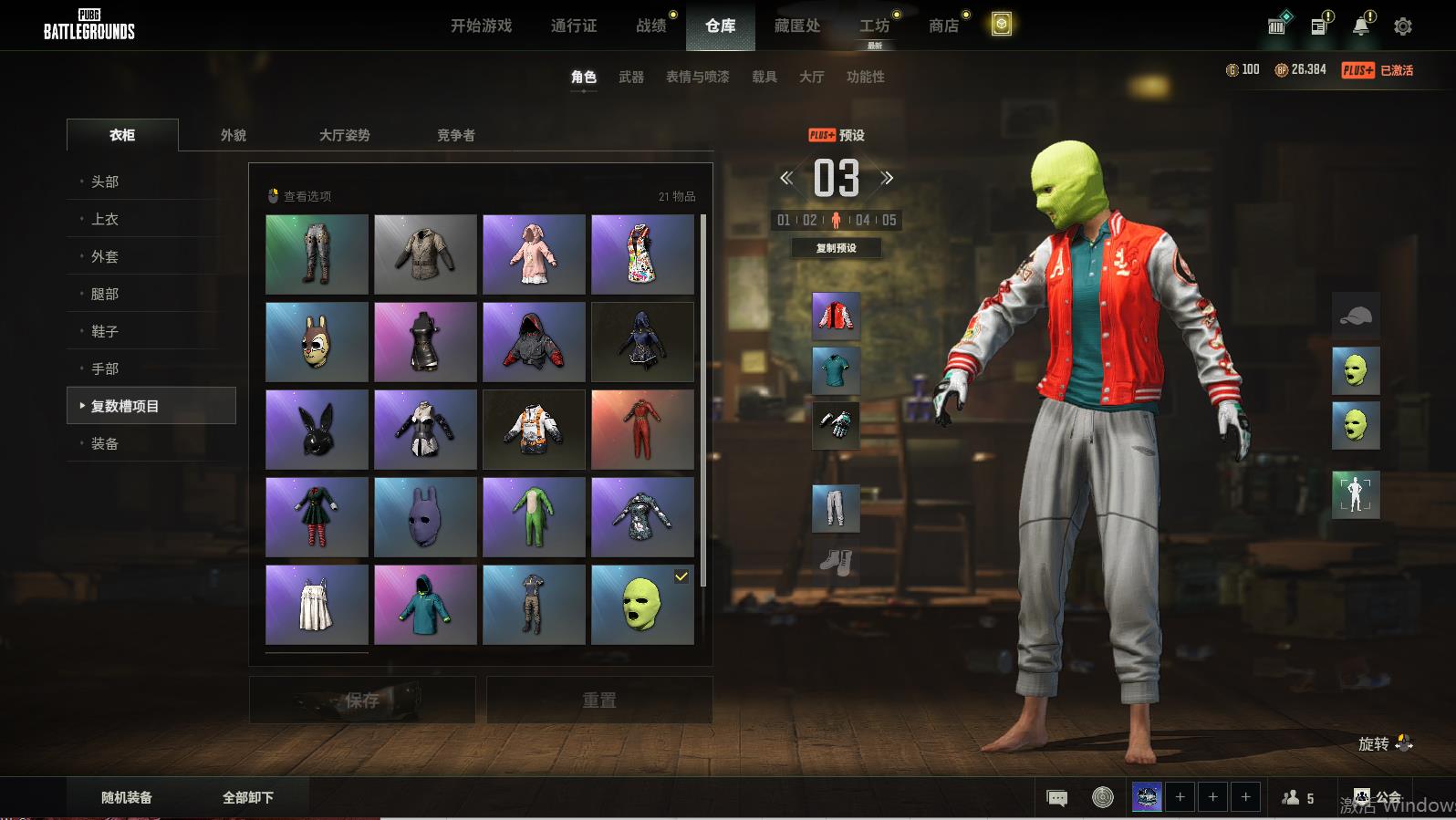Select the lime green balaclava item
Viewport: 1456px width, 820px height.
point(642,604)
